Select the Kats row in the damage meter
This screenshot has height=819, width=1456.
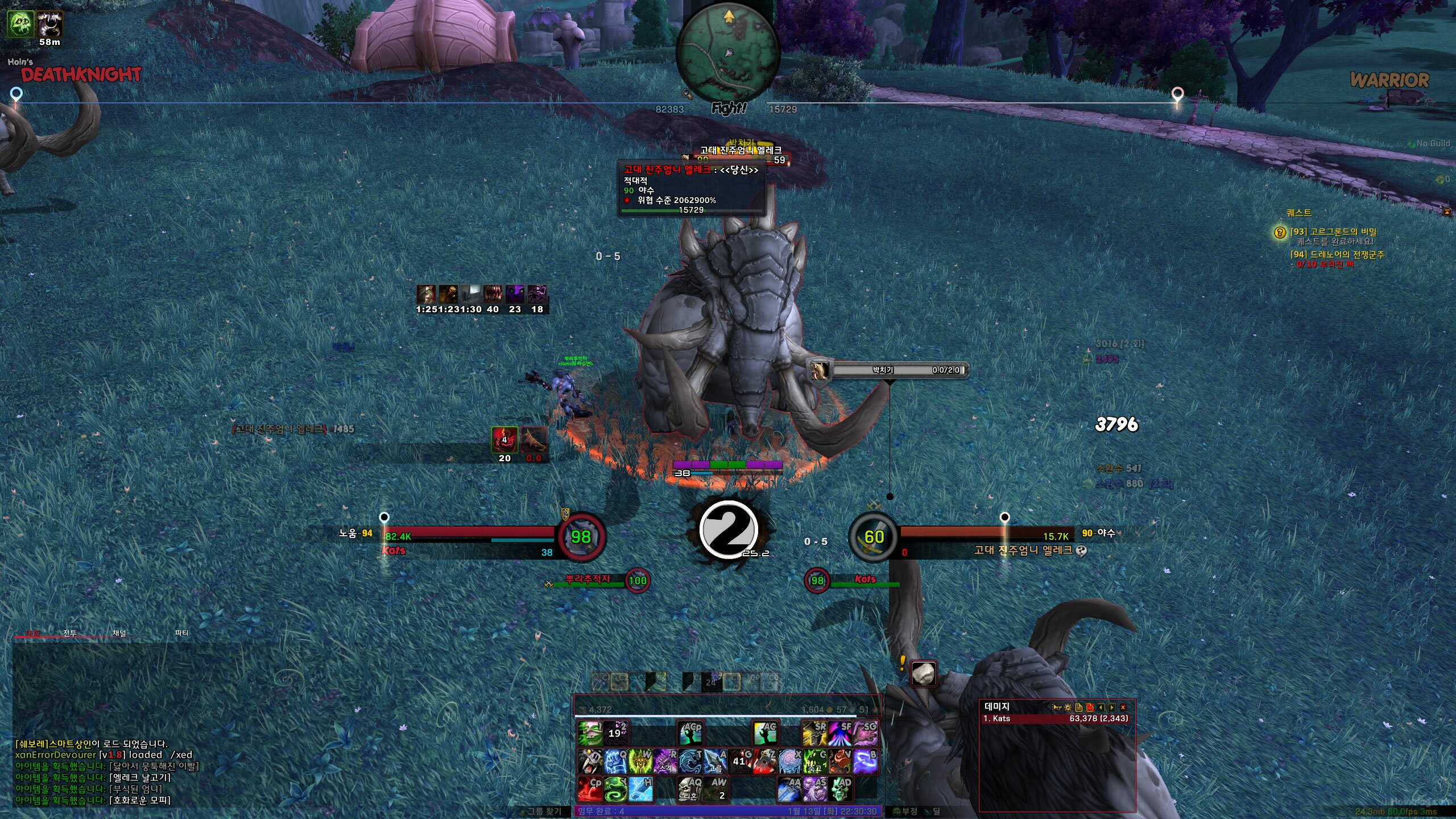[x=1056, y=719]
